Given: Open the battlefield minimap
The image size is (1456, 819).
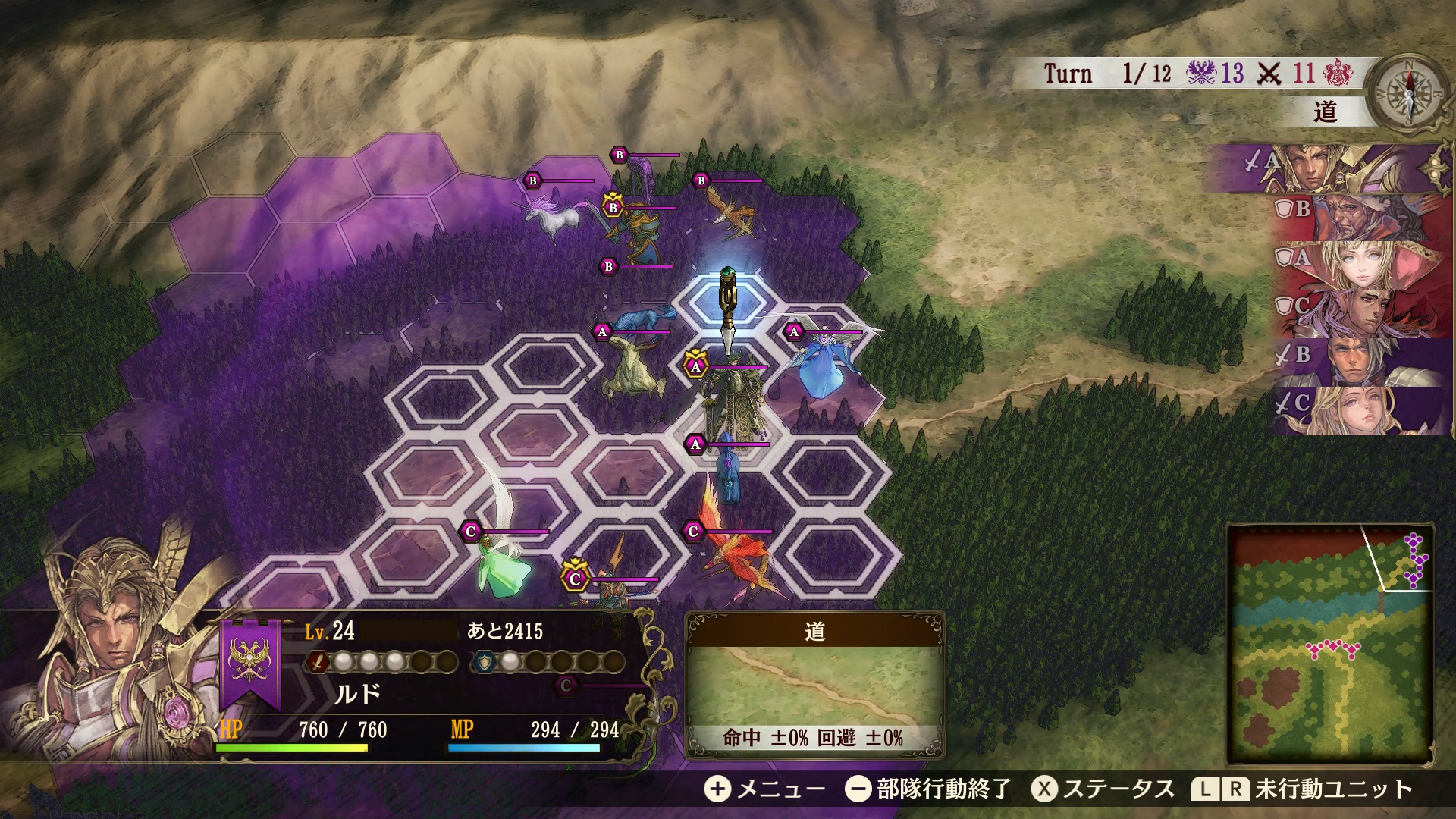Looking at the screenshot, I should [1330, 644].
